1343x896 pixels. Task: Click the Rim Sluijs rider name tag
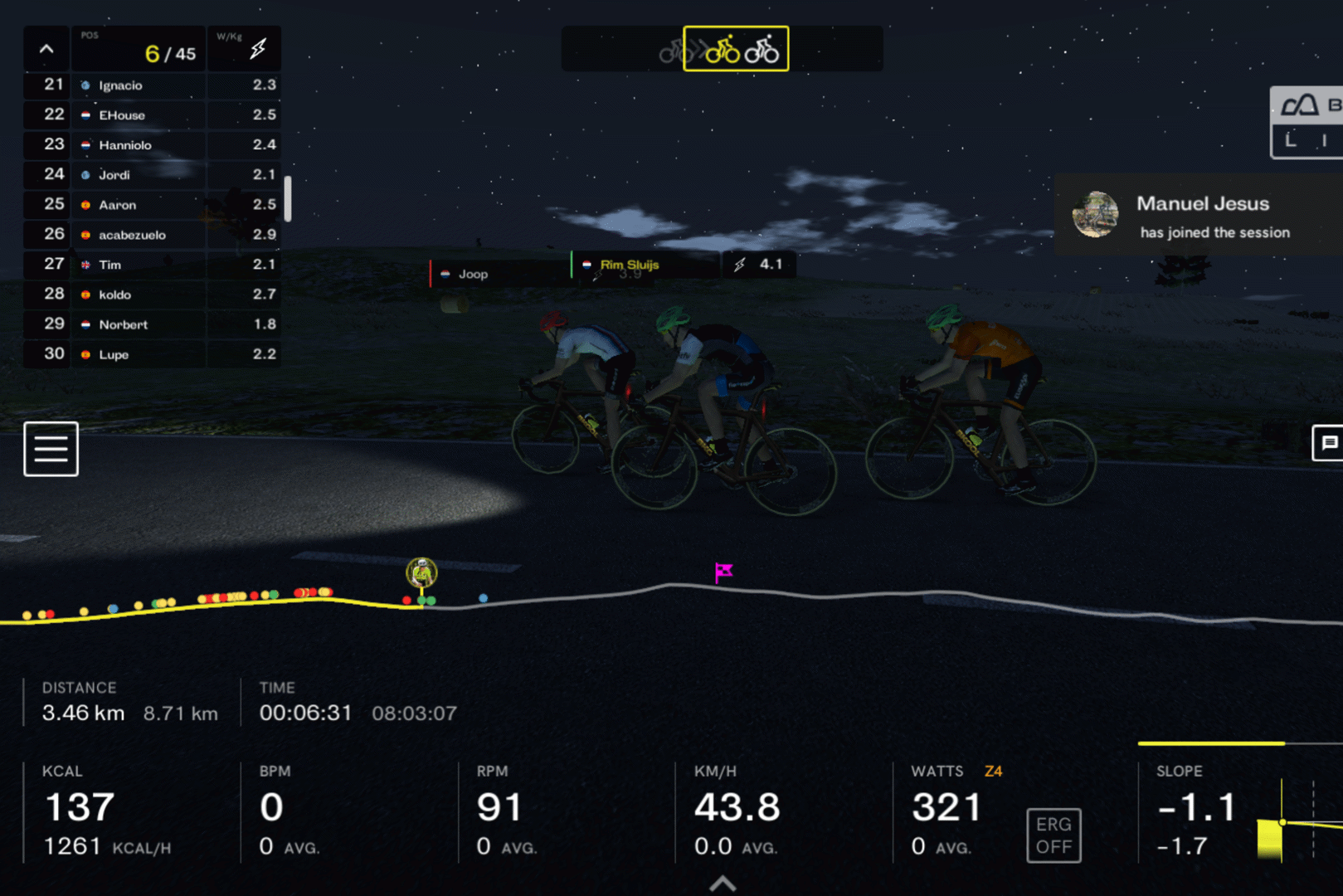tap(630, 265)
